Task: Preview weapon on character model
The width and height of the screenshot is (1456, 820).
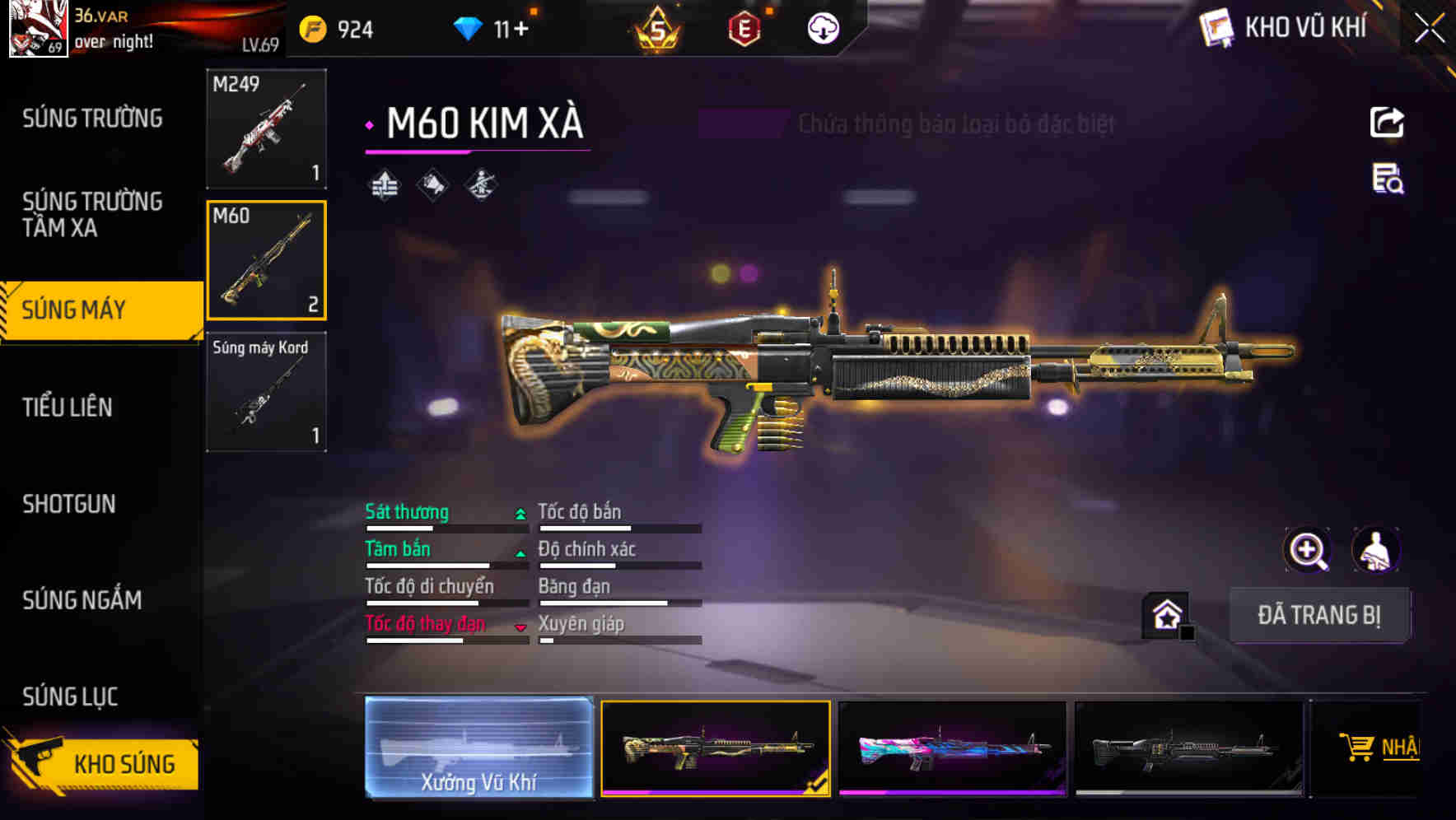Action: pyautogui.click(x=1375, y=550)
